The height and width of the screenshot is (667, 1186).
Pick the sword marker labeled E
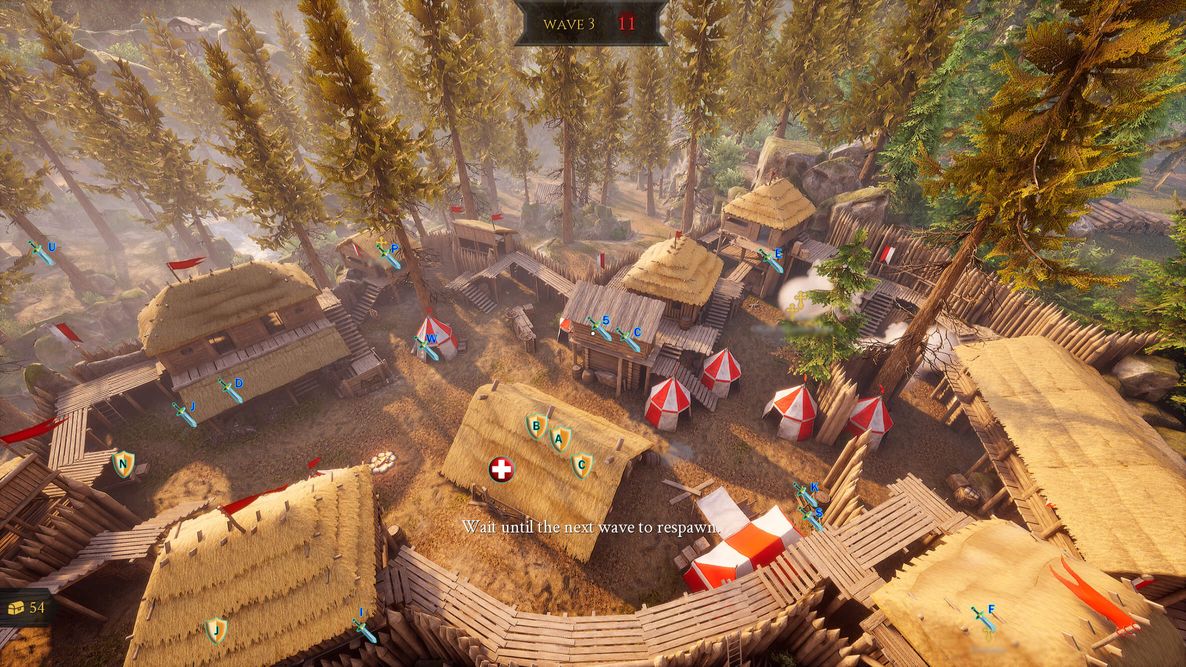(770, 260)
